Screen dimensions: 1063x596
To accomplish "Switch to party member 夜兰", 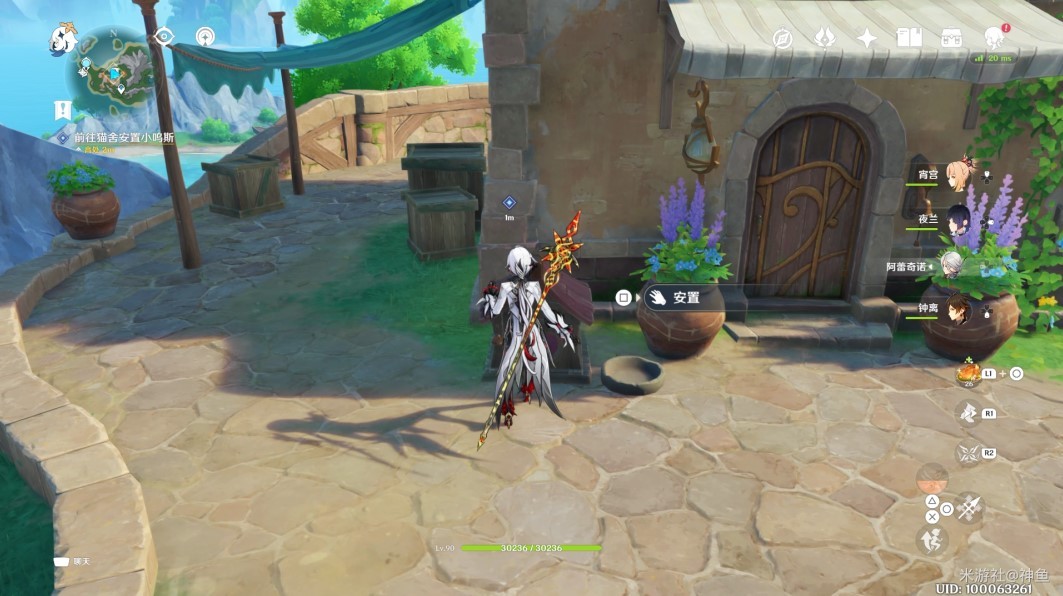I will [960, 220].
